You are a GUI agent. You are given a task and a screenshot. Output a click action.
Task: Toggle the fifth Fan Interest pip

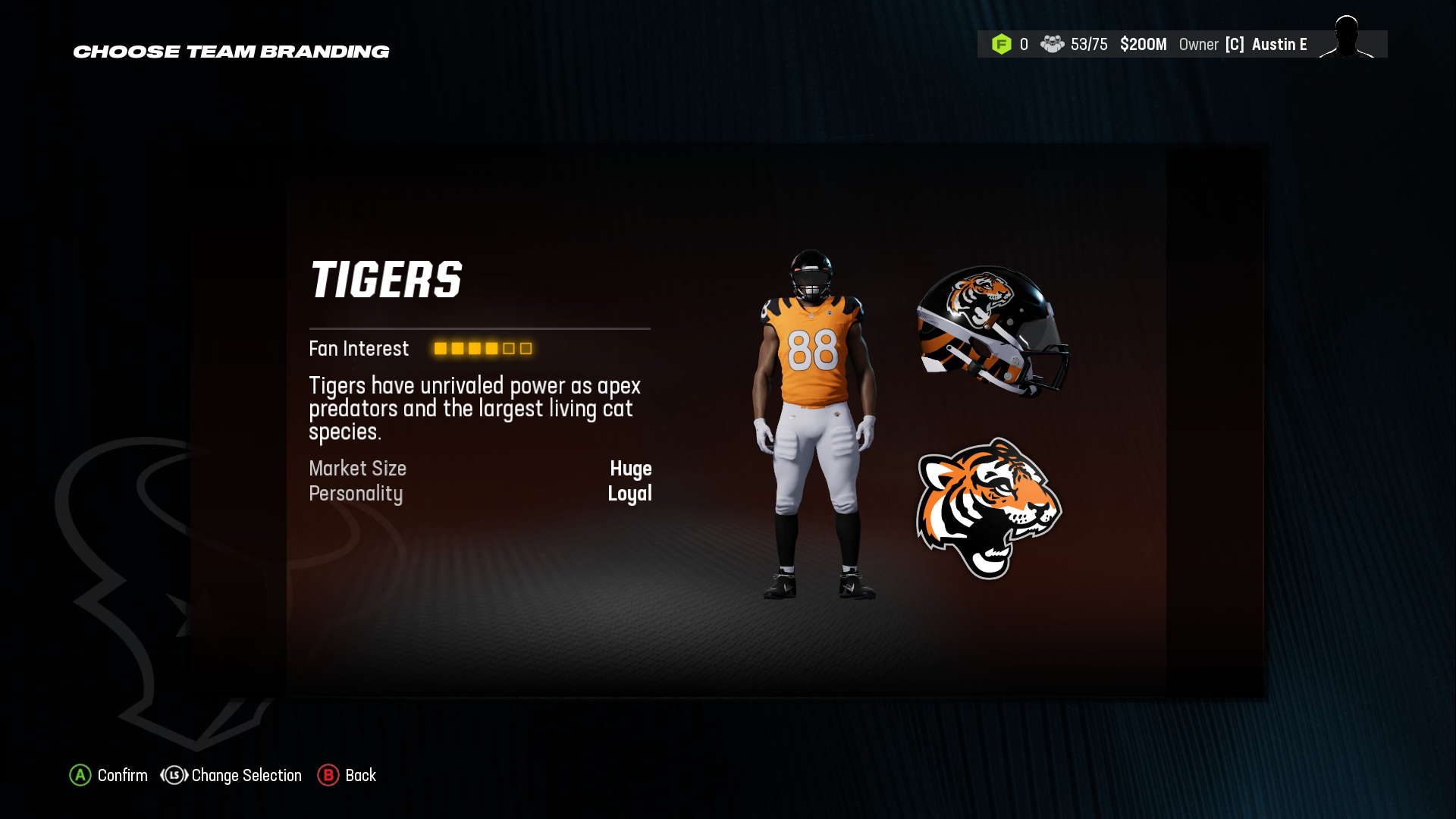click(507, 349)
